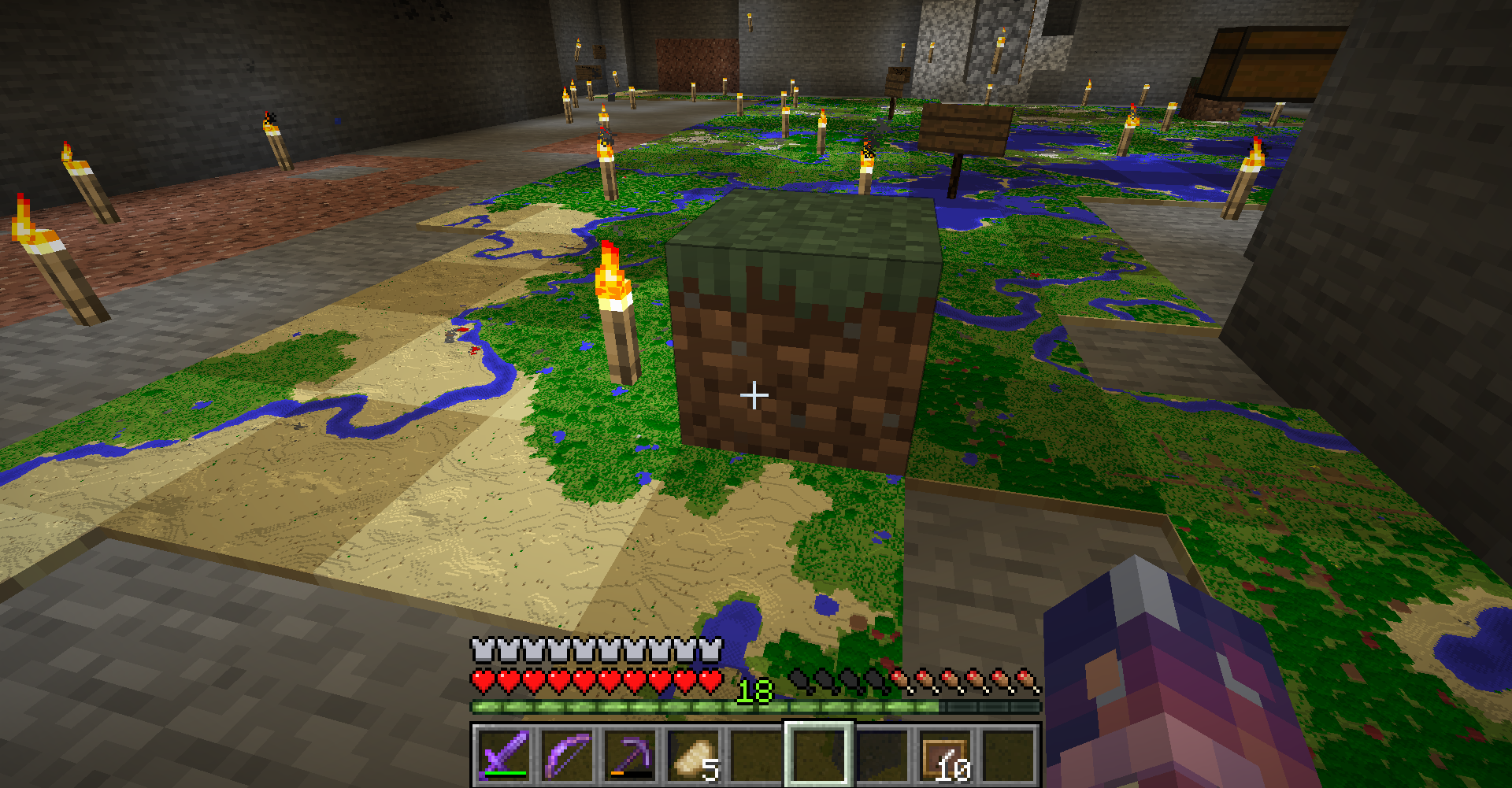Pick the stack of 5 empty maps
1512x788 pixels.
pos(693,756)
